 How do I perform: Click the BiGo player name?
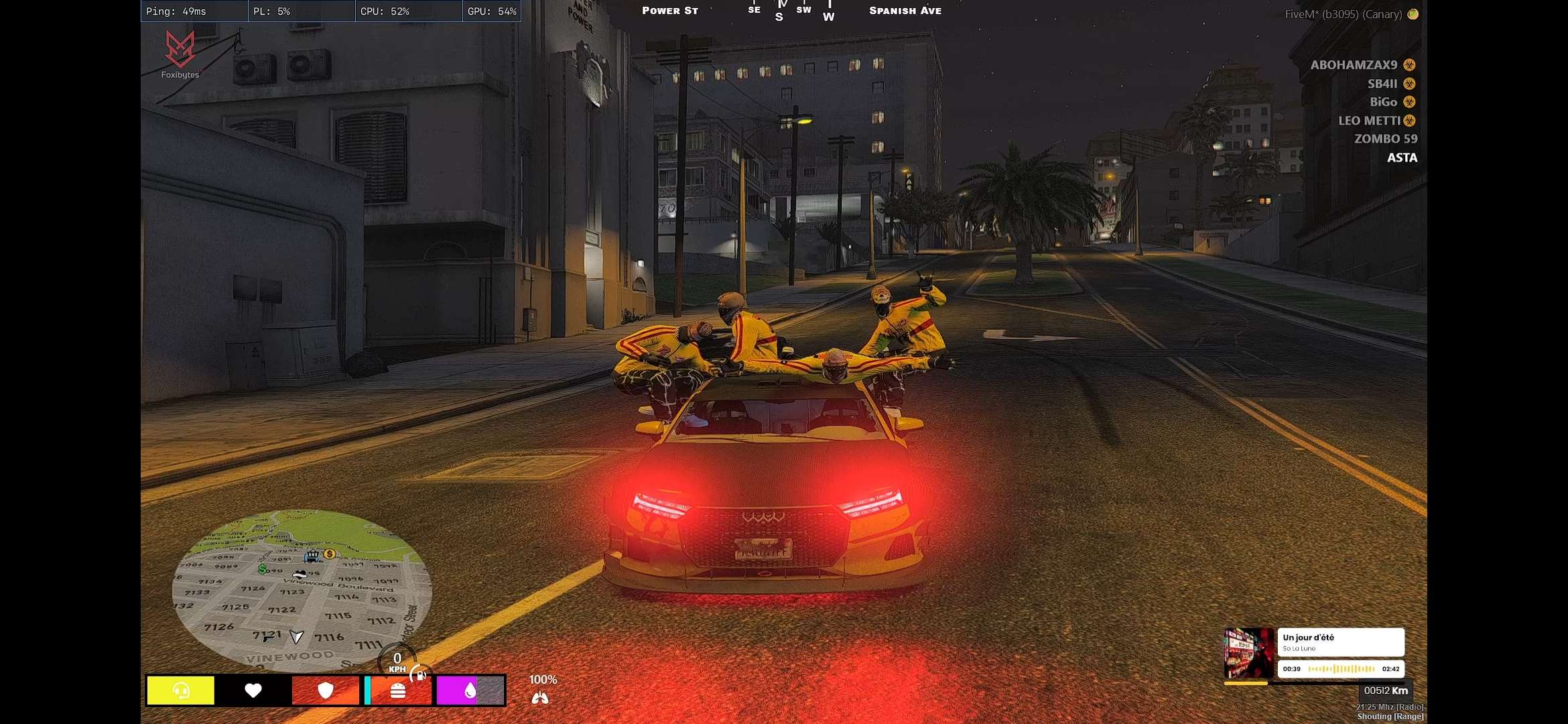tap(1383, 102)
